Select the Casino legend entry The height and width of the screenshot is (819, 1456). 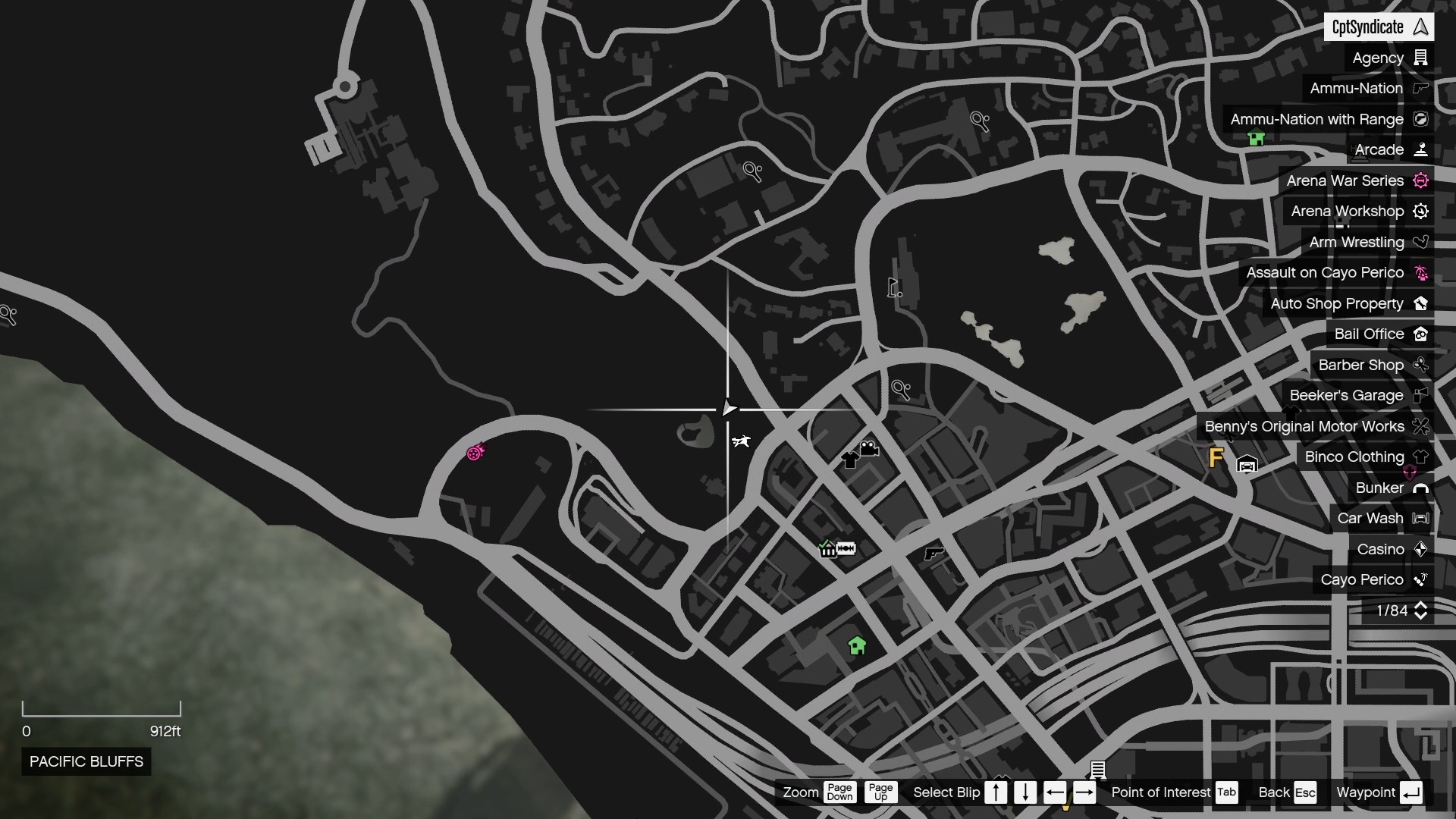pyautogui.click(x=1392, y=550)
